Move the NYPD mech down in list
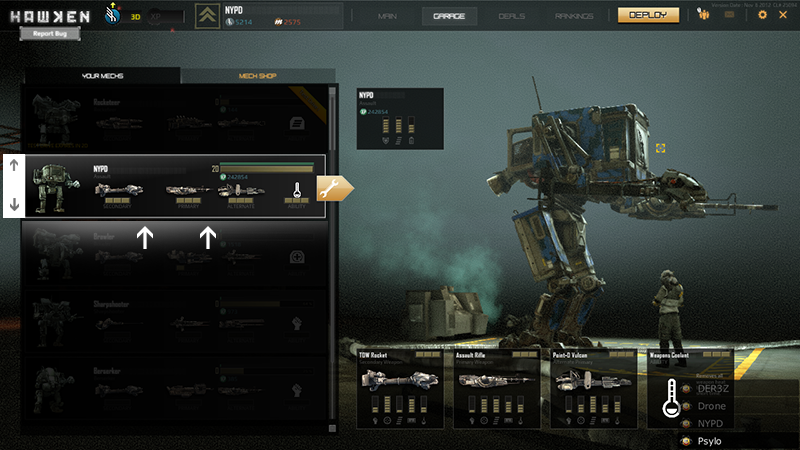Screen dimensions: 800x450 pyautogui.click(x=14, y=205)
